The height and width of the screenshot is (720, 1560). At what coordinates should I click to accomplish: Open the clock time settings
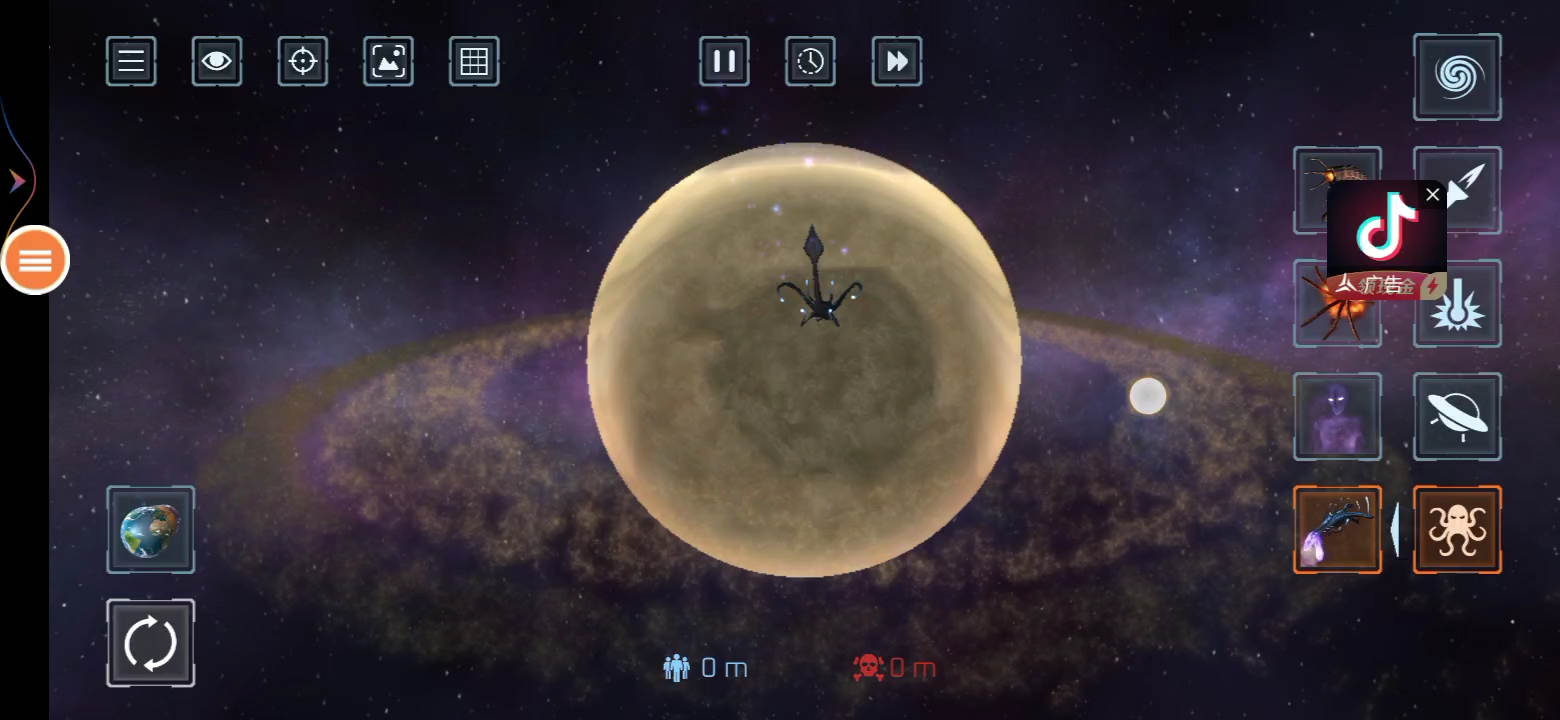tap(810, 61)
